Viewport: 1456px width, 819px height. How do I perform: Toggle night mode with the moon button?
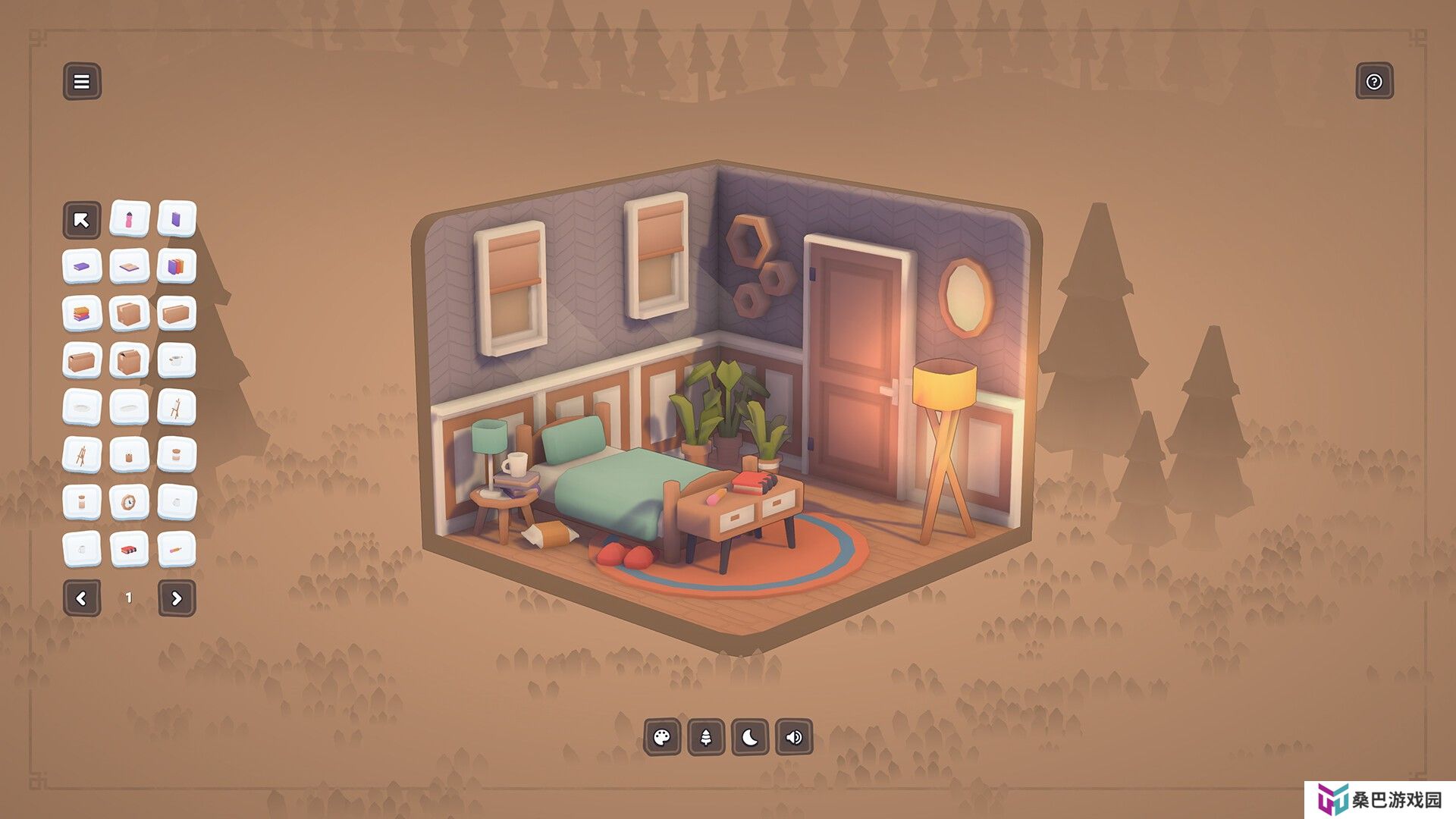(750, 737)
